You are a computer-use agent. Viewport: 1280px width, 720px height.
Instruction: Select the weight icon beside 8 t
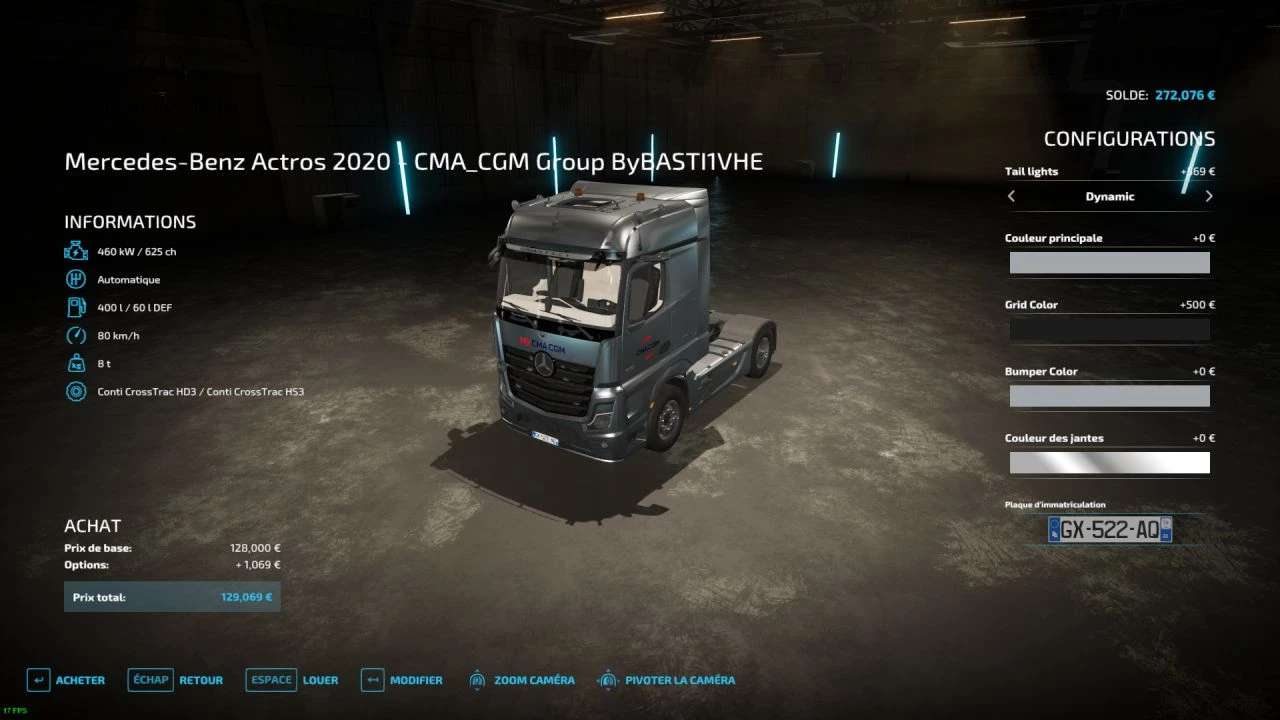(x=75, y=363)
